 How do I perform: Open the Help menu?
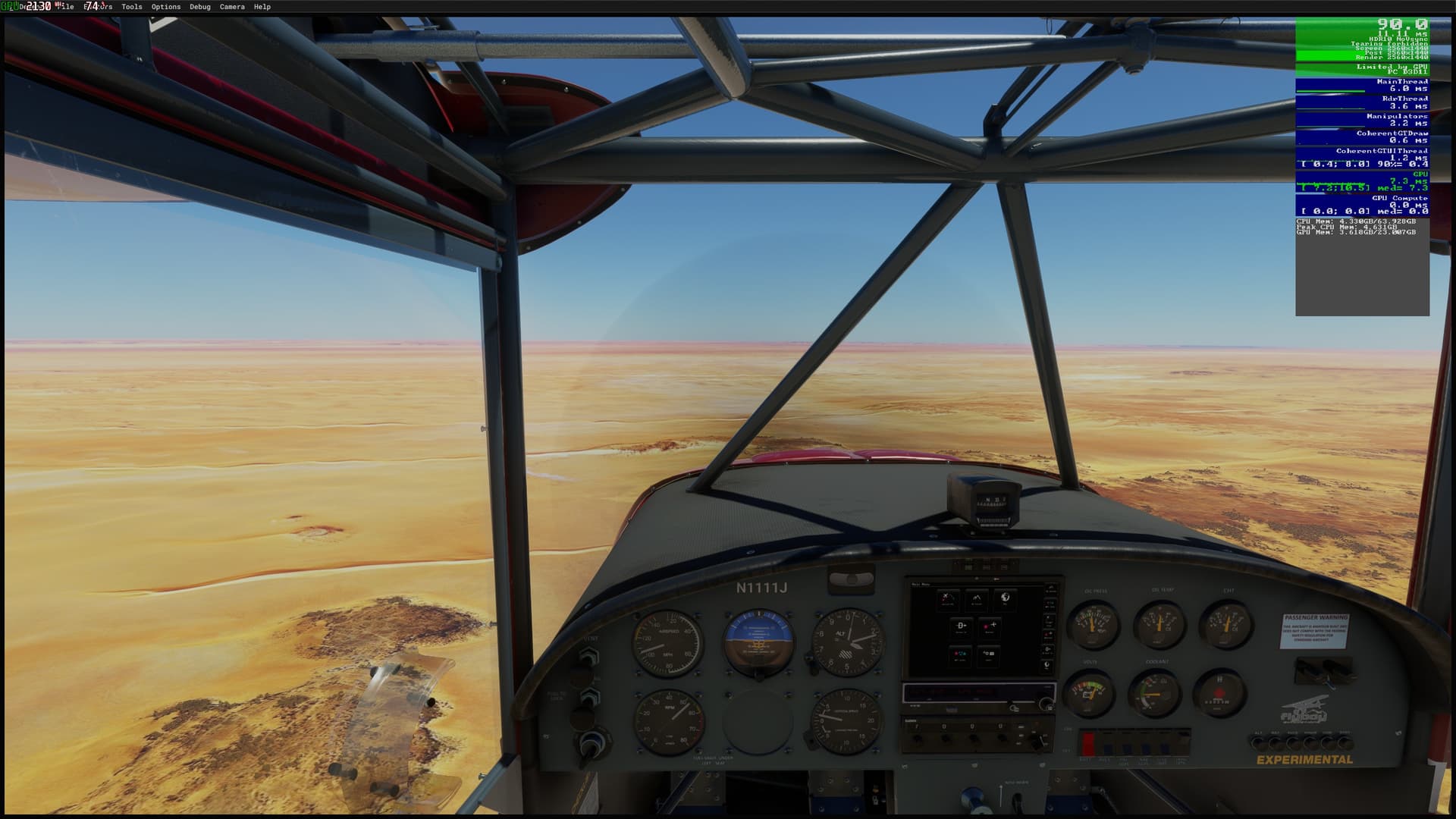262,7
